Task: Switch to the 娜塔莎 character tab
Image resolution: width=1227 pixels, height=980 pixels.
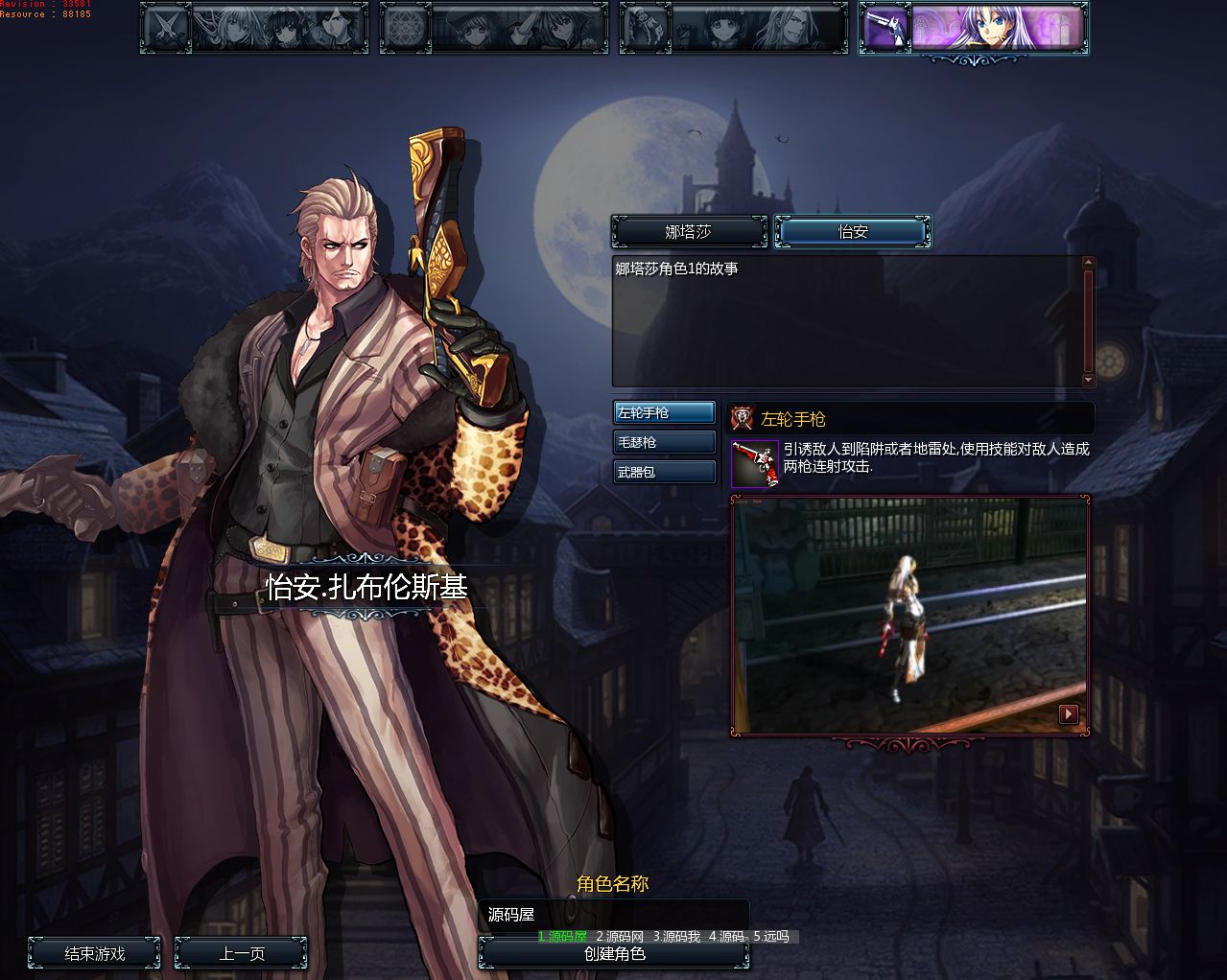Action: tap(689, 232)
